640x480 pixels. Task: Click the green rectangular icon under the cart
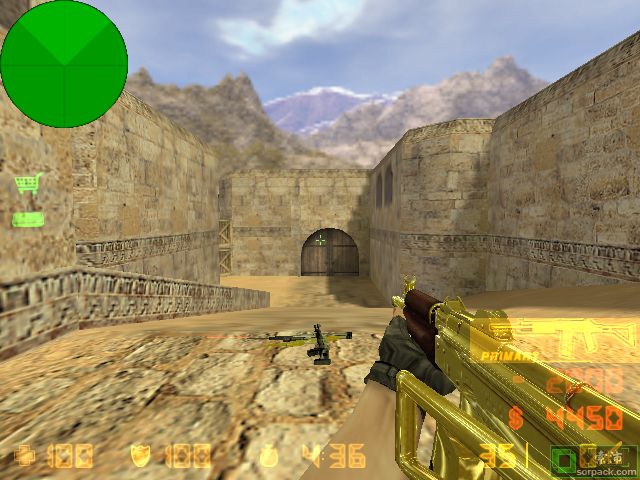coord(28,219)
